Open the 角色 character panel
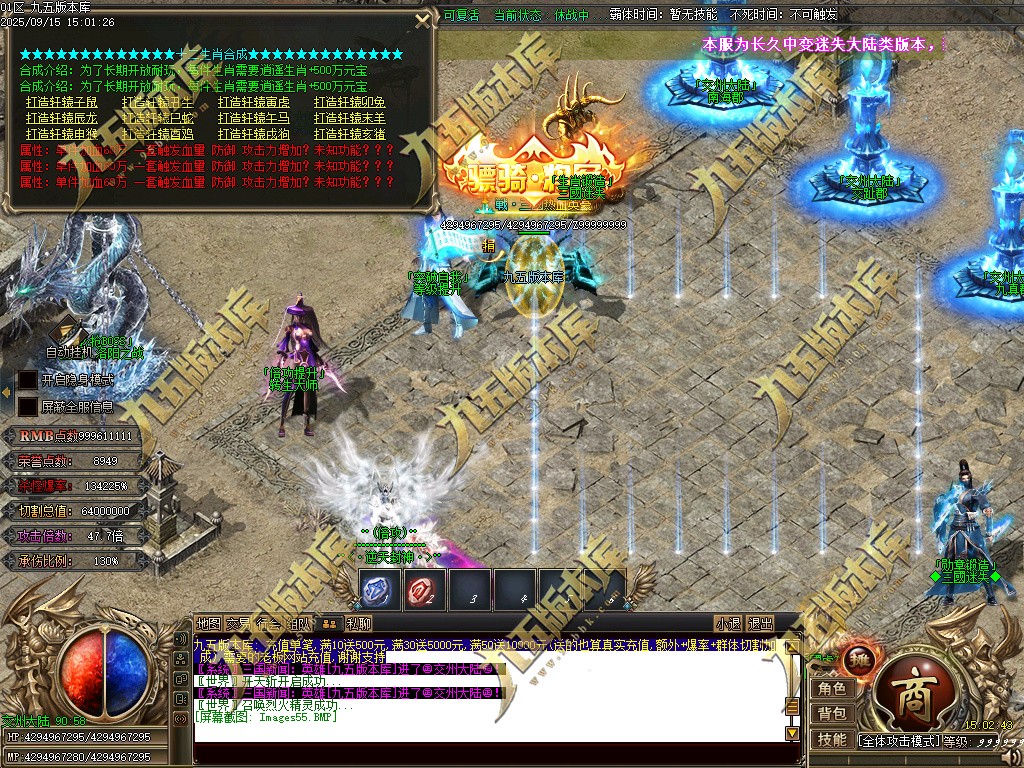This screenshot has height=768, width=1024. 832,688
